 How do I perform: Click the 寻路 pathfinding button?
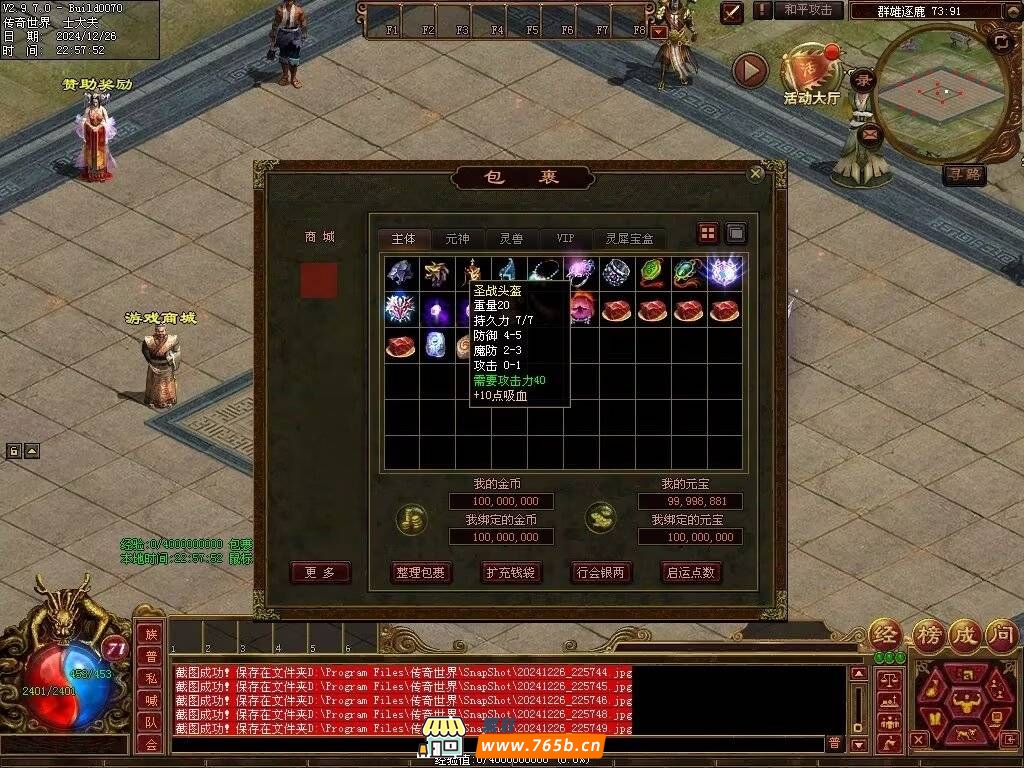[964, 175]
